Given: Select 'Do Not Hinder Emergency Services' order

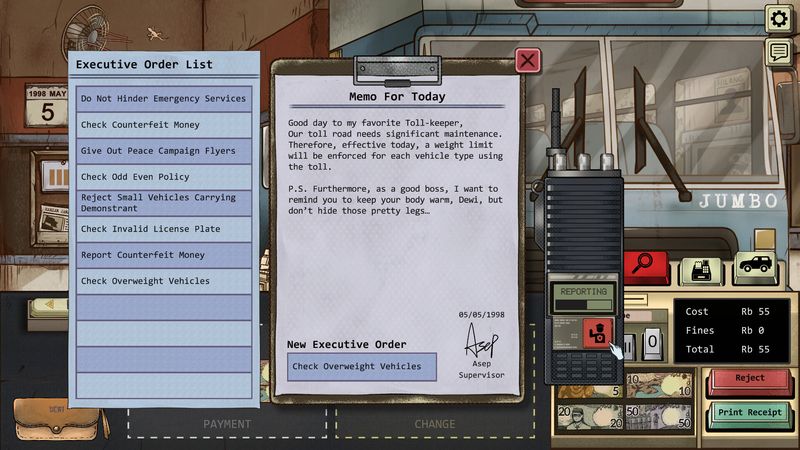Looking at the screenshot, I should 164,99.
